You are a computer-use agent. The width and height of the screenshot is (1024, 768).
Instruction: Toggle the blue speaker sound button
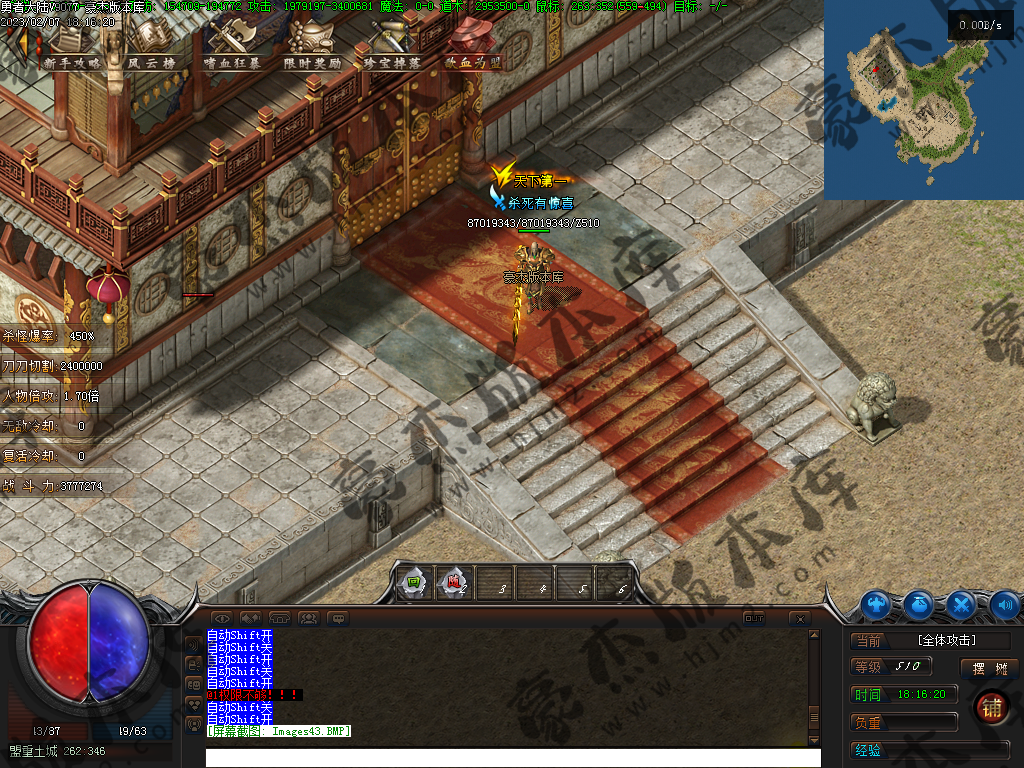click(1004, 604)
